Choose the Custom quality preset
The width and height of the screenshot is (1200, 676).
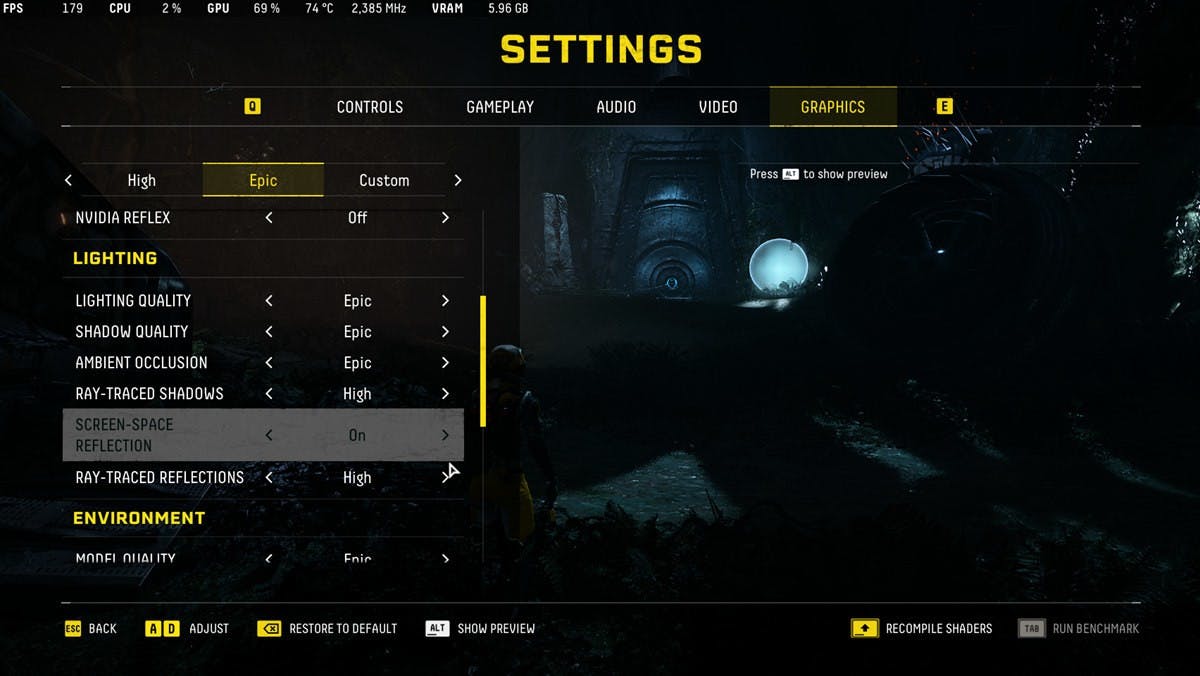point(384,180)
